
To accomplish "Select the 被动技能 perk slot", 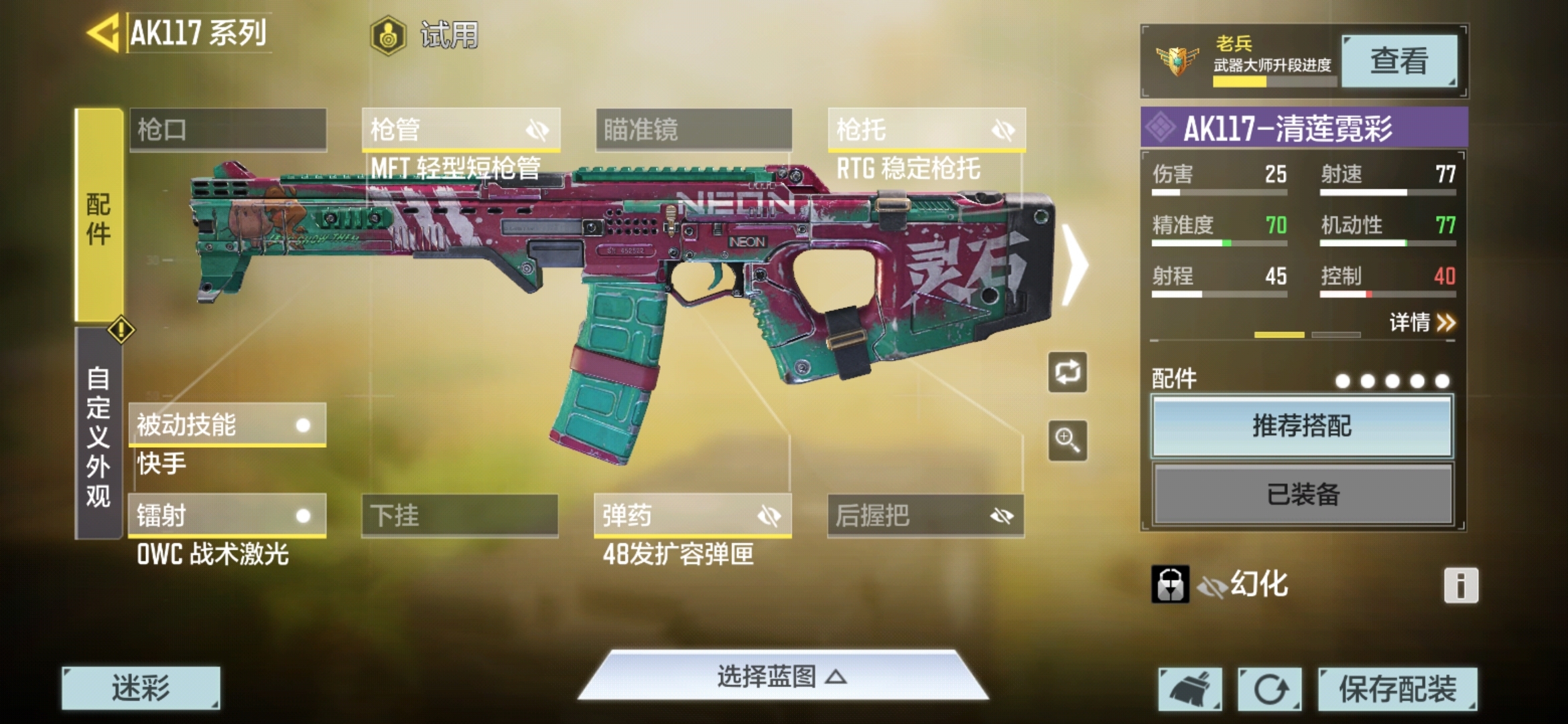I will click(226, 424).
